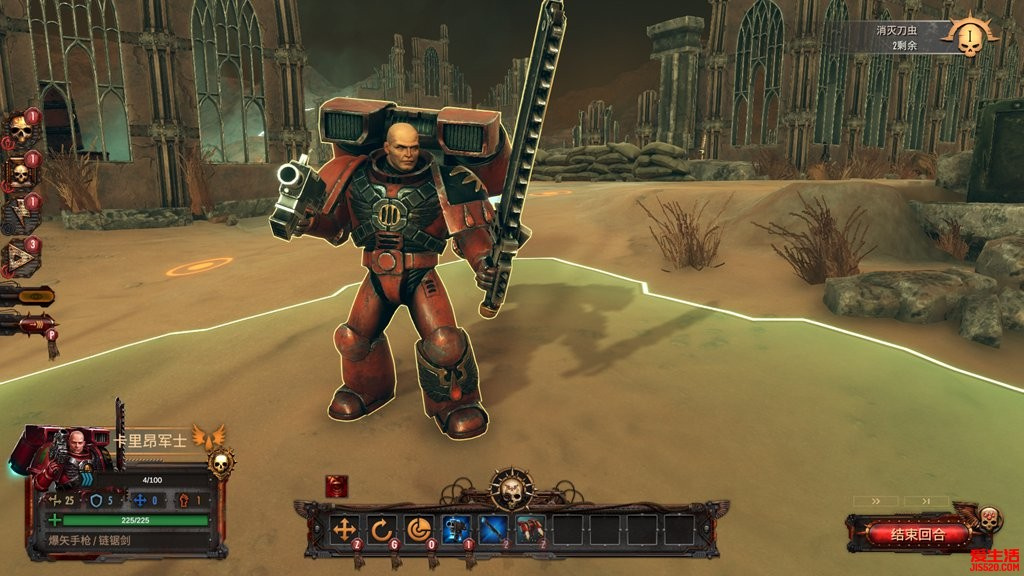Click the 结束回合 end turn button
This screenshot has width=1024, height=576.
click(917, 533)
